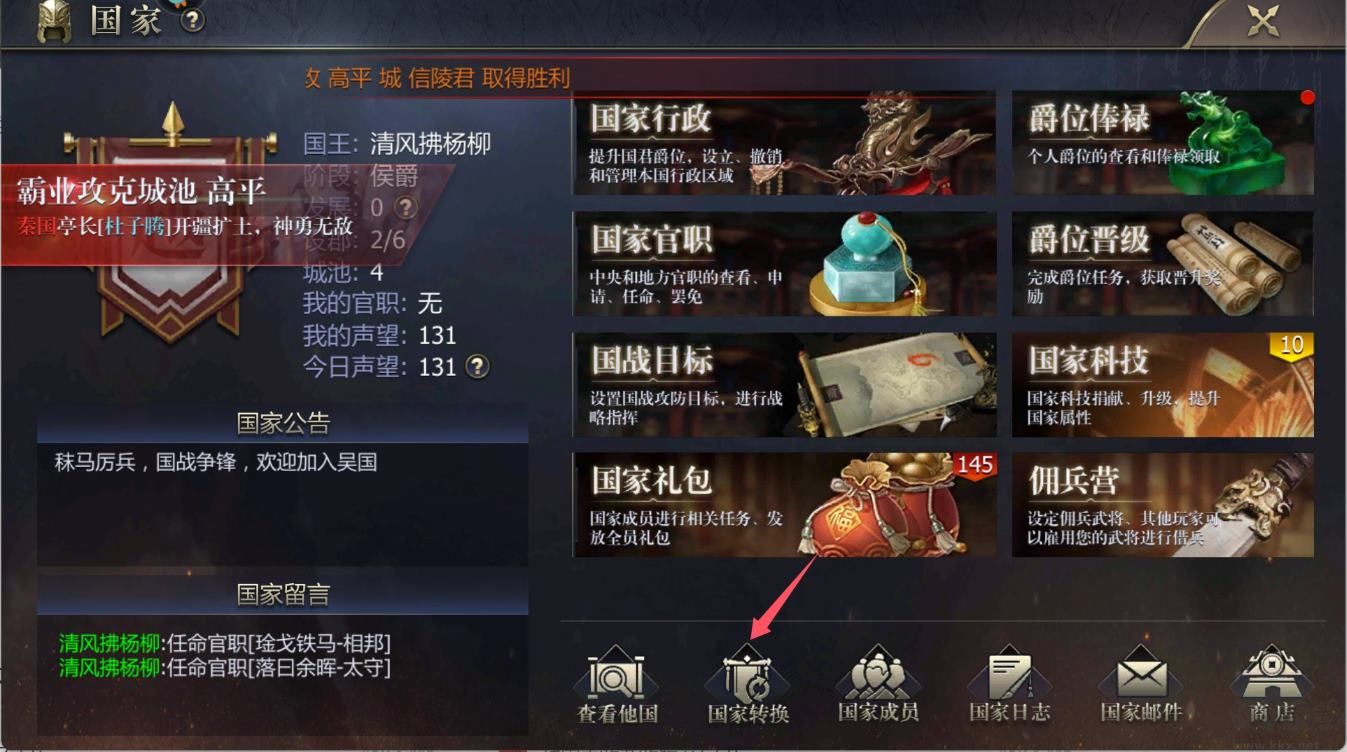This screenshot has height=752, width=1347.
Task: Open 国家礼包 showing badge 145
Action: coord(783,505)
